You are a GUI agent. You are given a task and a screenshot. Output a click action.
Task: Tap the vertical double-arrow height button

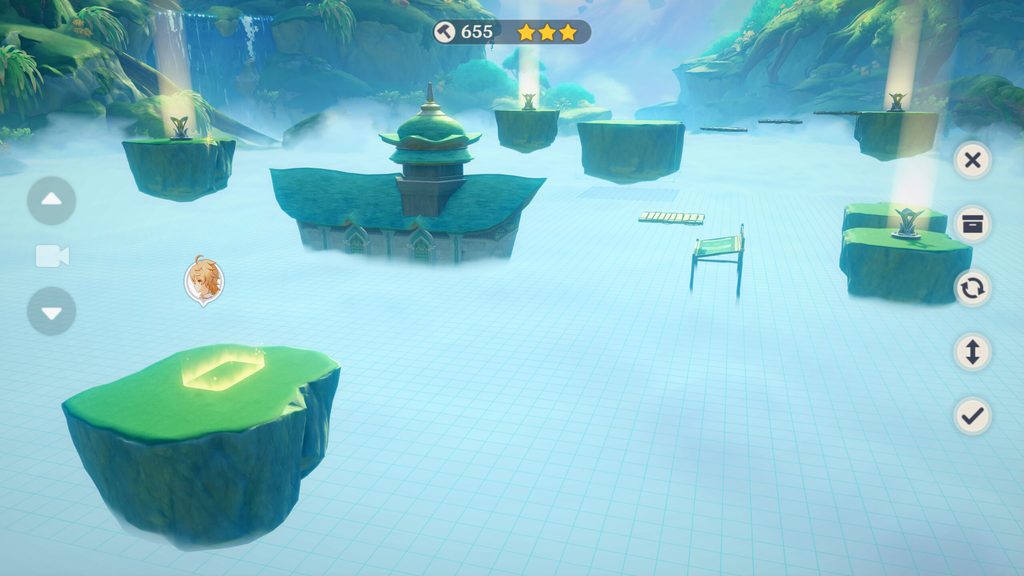[972, 352]
